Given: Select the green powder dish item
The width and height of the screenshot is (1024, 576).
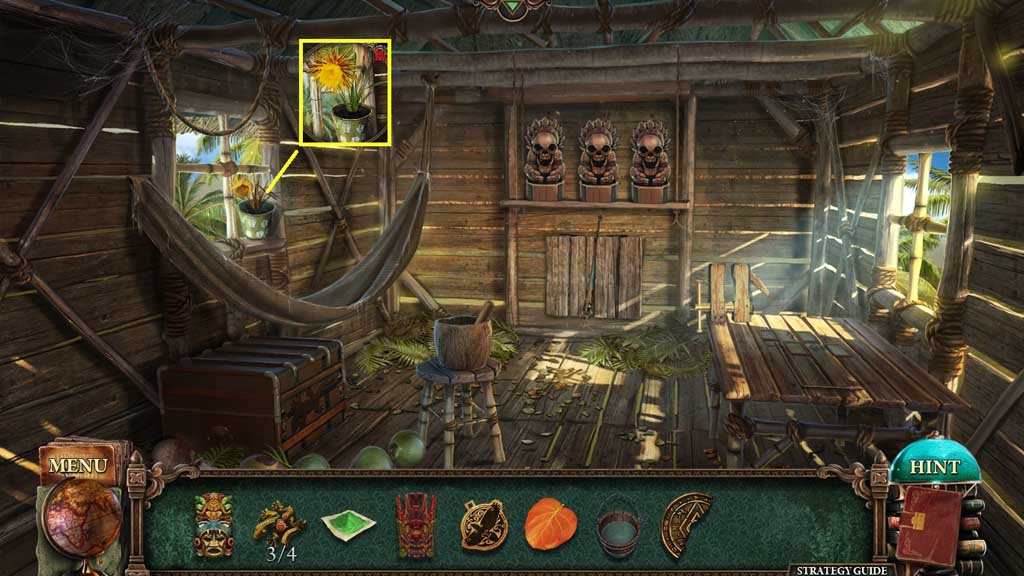Looking at the screenshot, I should 348,523.
